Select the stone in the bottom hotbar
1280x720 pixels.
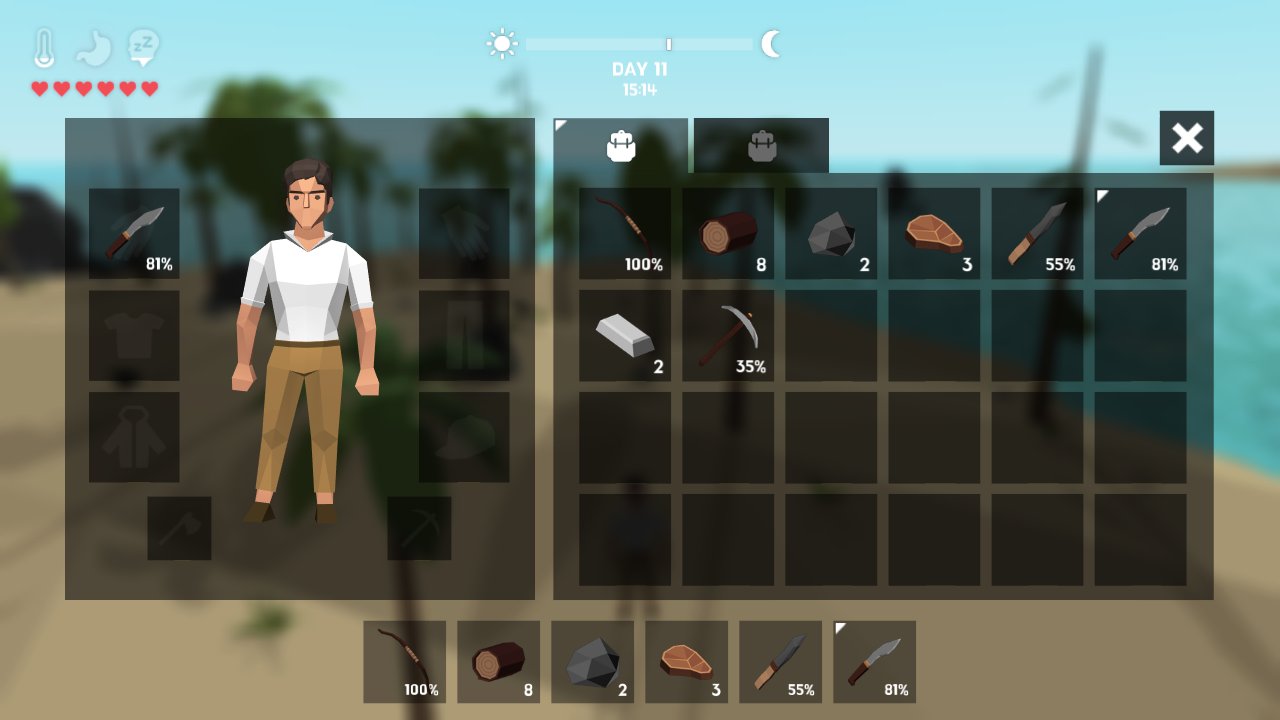coord(593,662)
